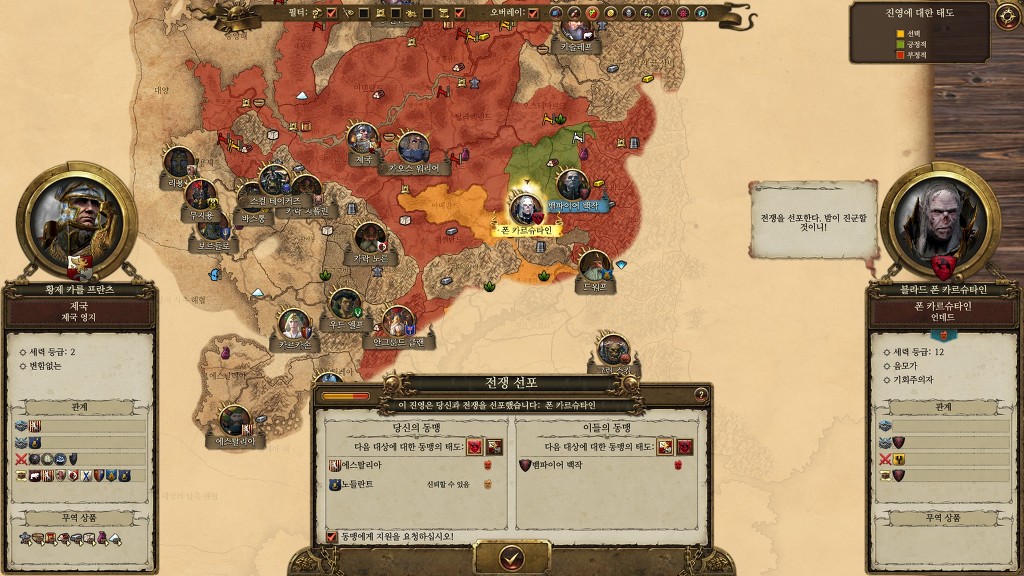The width and height of the screenshot is (1024, 576).
Task: Choose the Dwarfs faction marker on map
Action: [595, 267]
